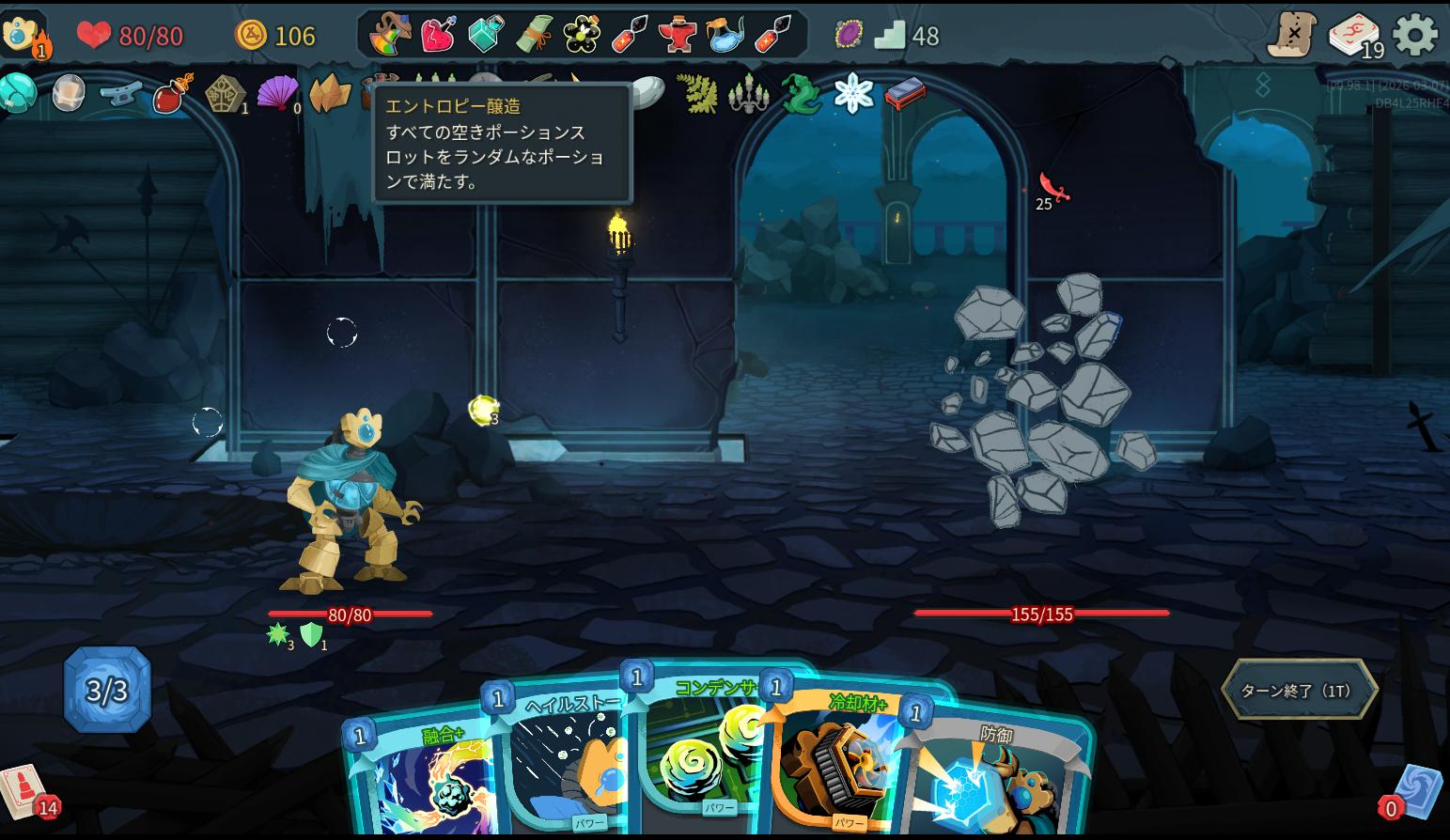Open the settings gear menu
Viewport: 1450px width, 840px height.
coord(1414,36)
